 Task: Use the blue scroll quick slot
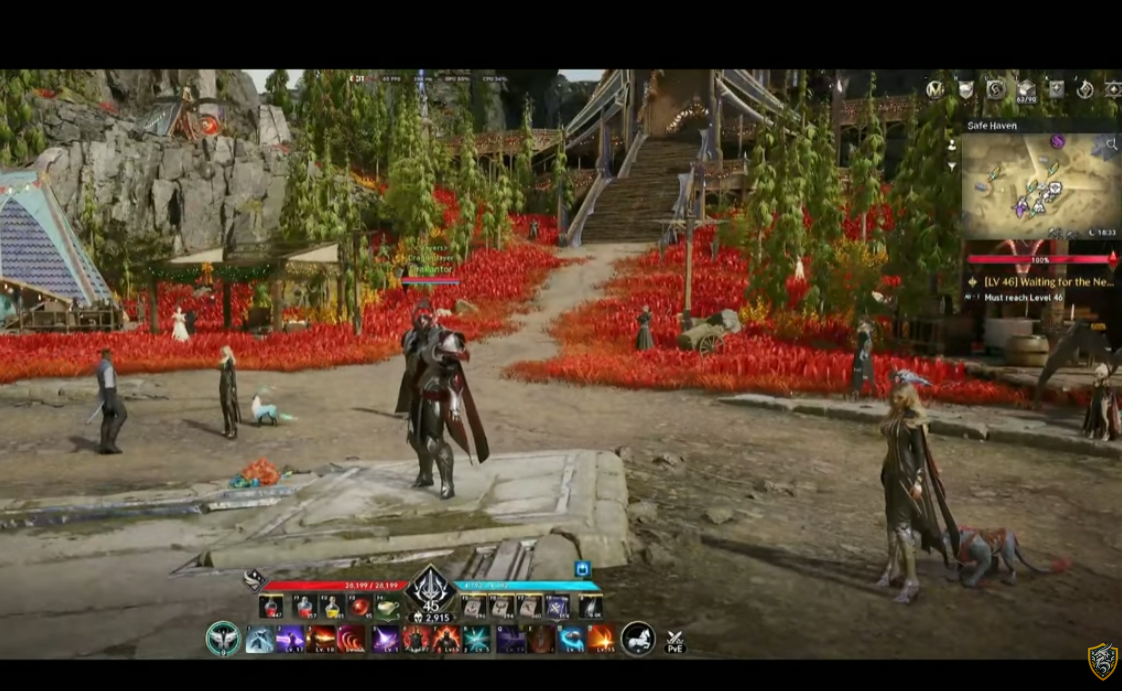(558, 606)
